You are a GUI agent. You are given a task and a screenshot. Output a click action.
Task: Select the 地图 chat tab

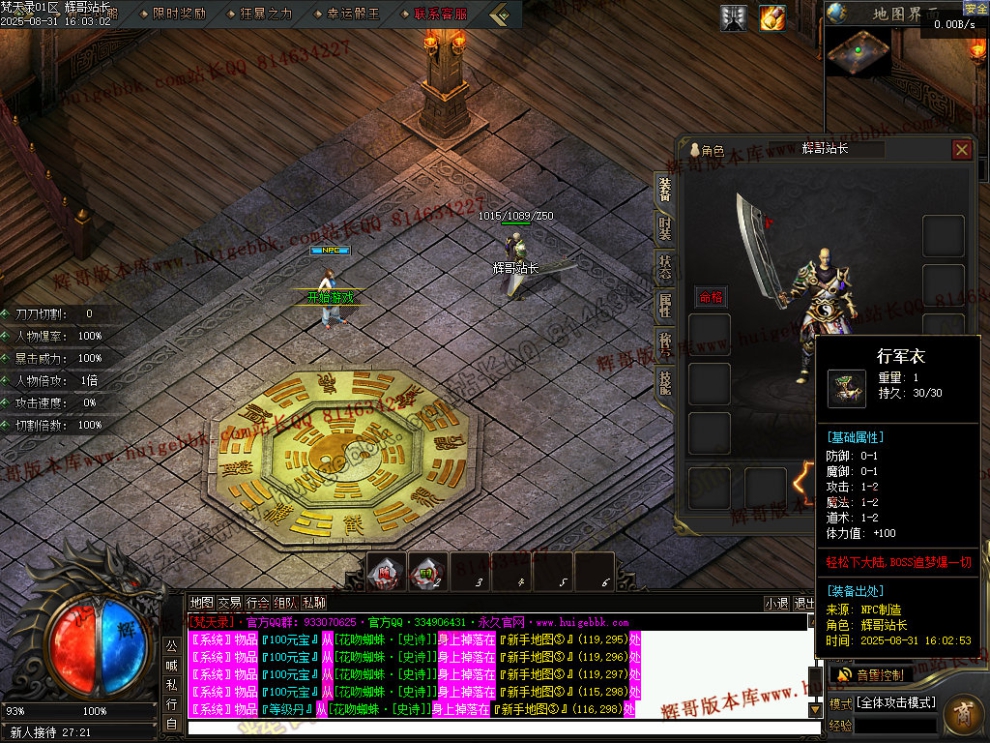202,603
